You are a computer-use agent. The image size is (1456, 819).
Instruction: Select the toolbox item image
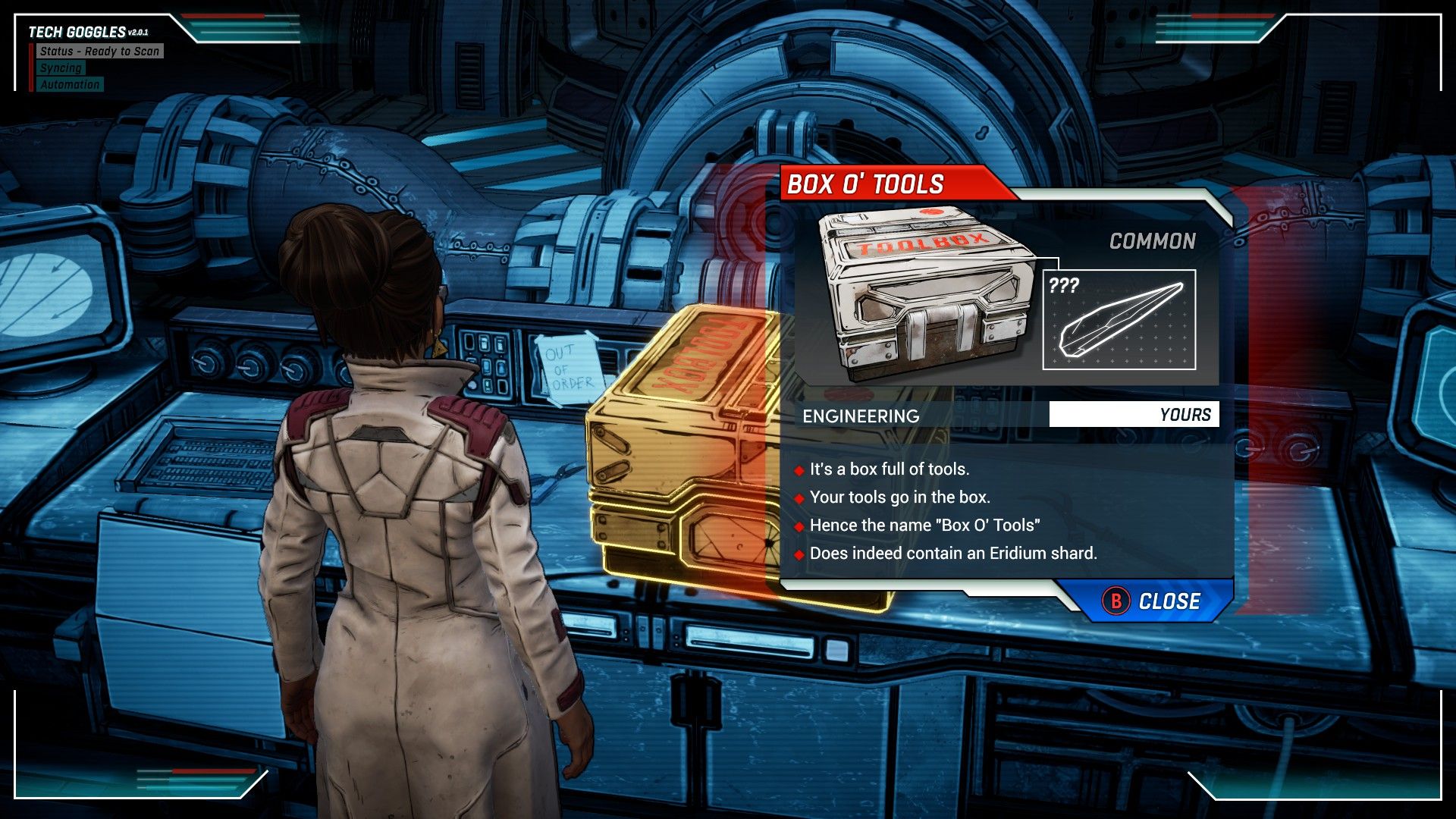click(927, 294)
